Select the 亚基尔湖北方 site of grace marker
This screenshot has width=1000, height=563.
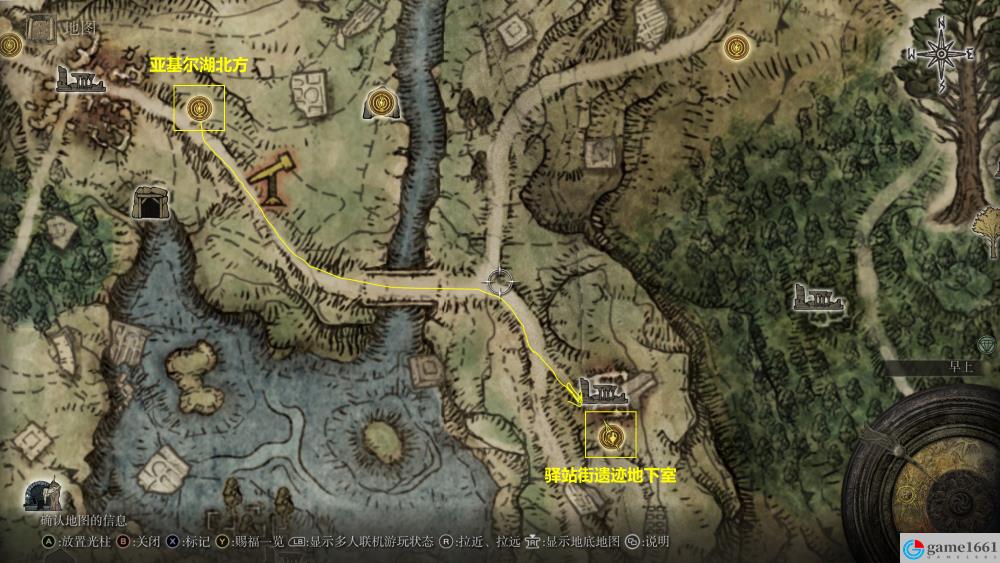[199, 108]
